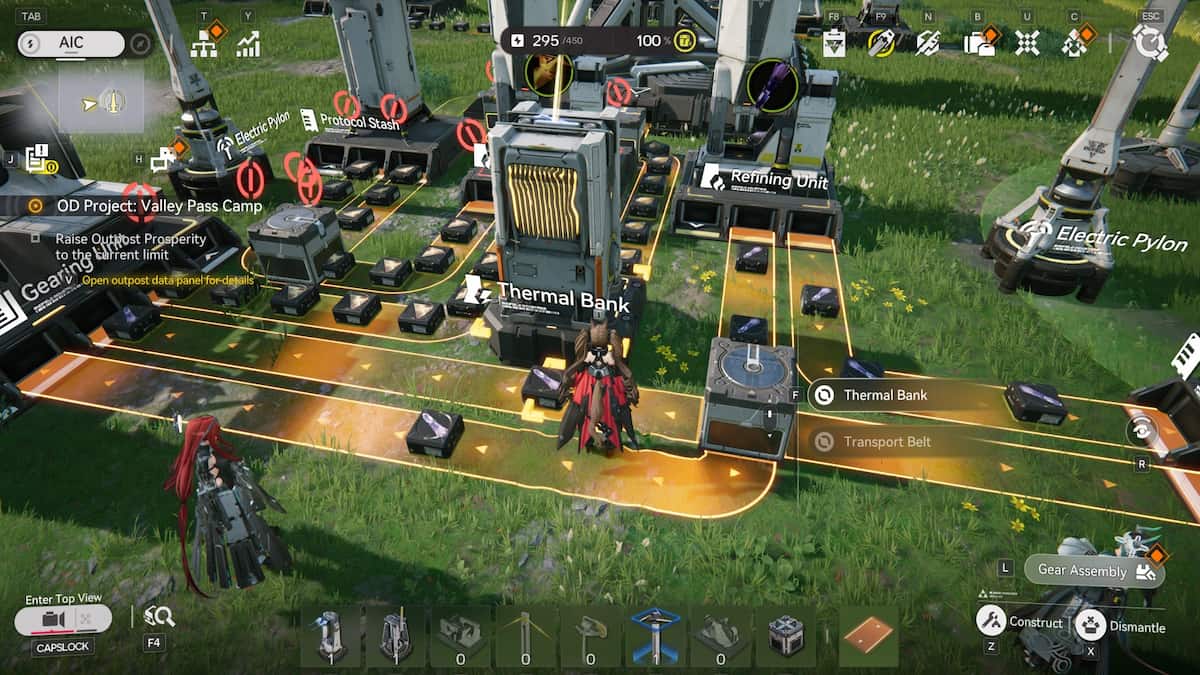Activate Construct mode

coord(1020,621)
